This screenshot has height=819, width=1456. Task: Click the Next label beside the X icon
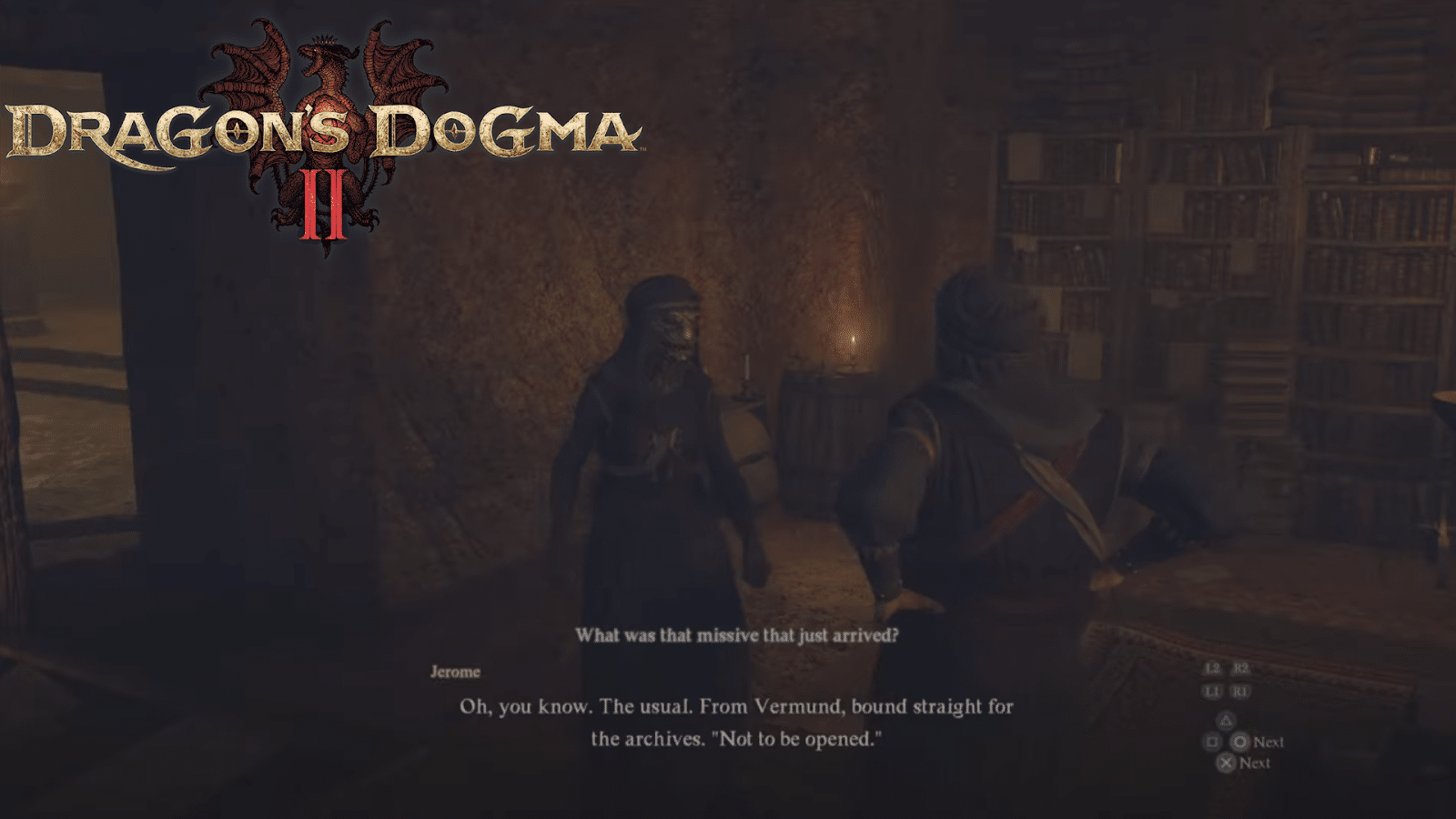coord(1255,763)
